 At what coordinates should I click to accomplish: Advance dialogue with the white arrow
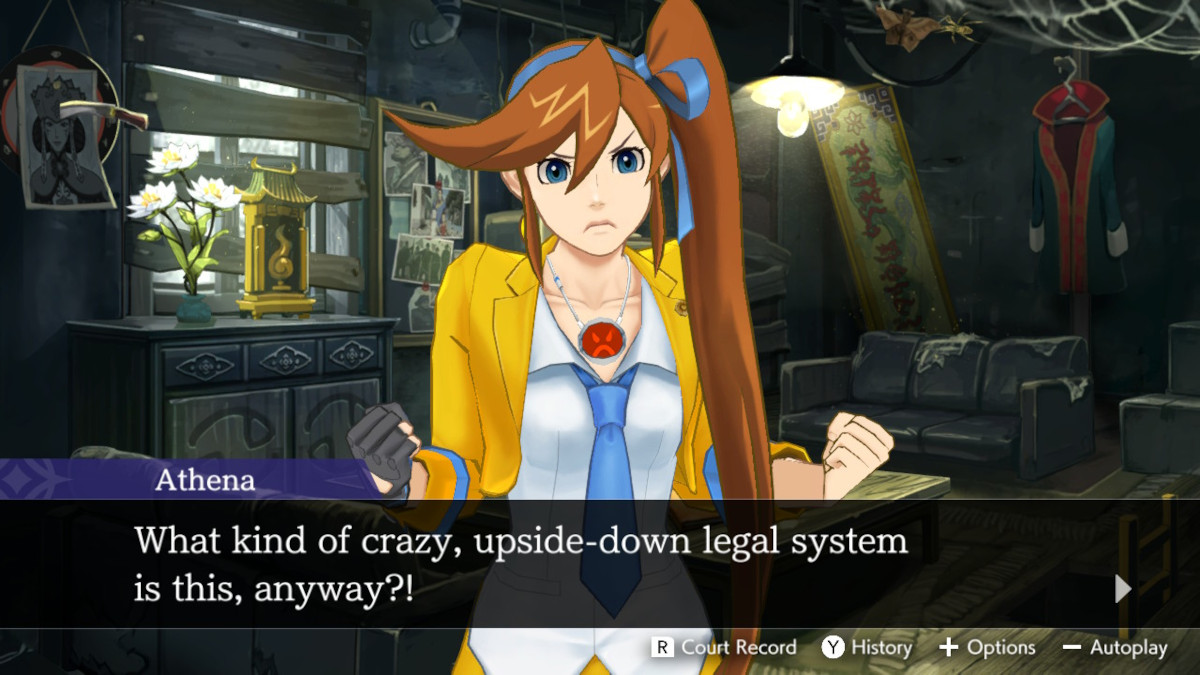1123,589
